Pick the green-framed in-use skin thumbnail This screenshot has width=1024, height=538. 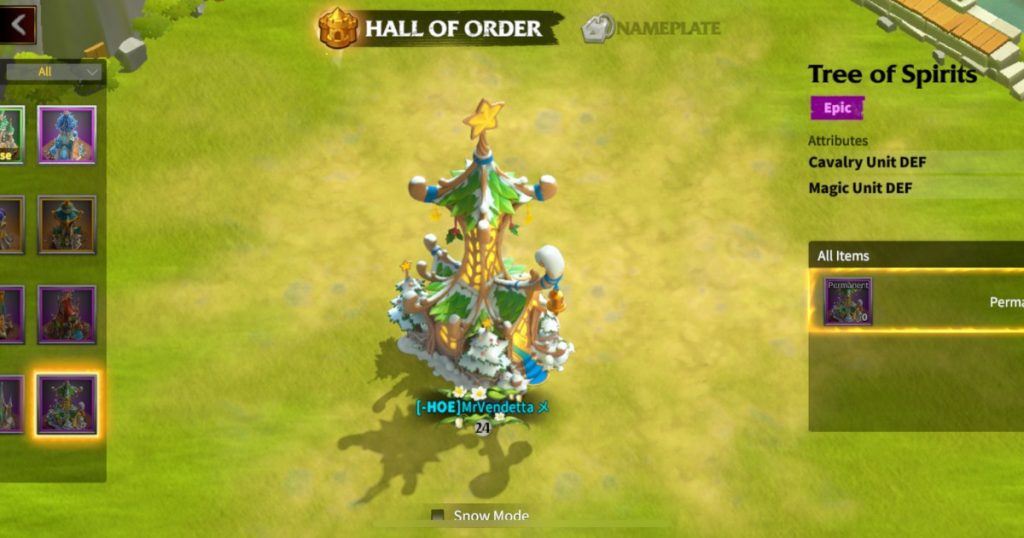[x=10, y=135]
